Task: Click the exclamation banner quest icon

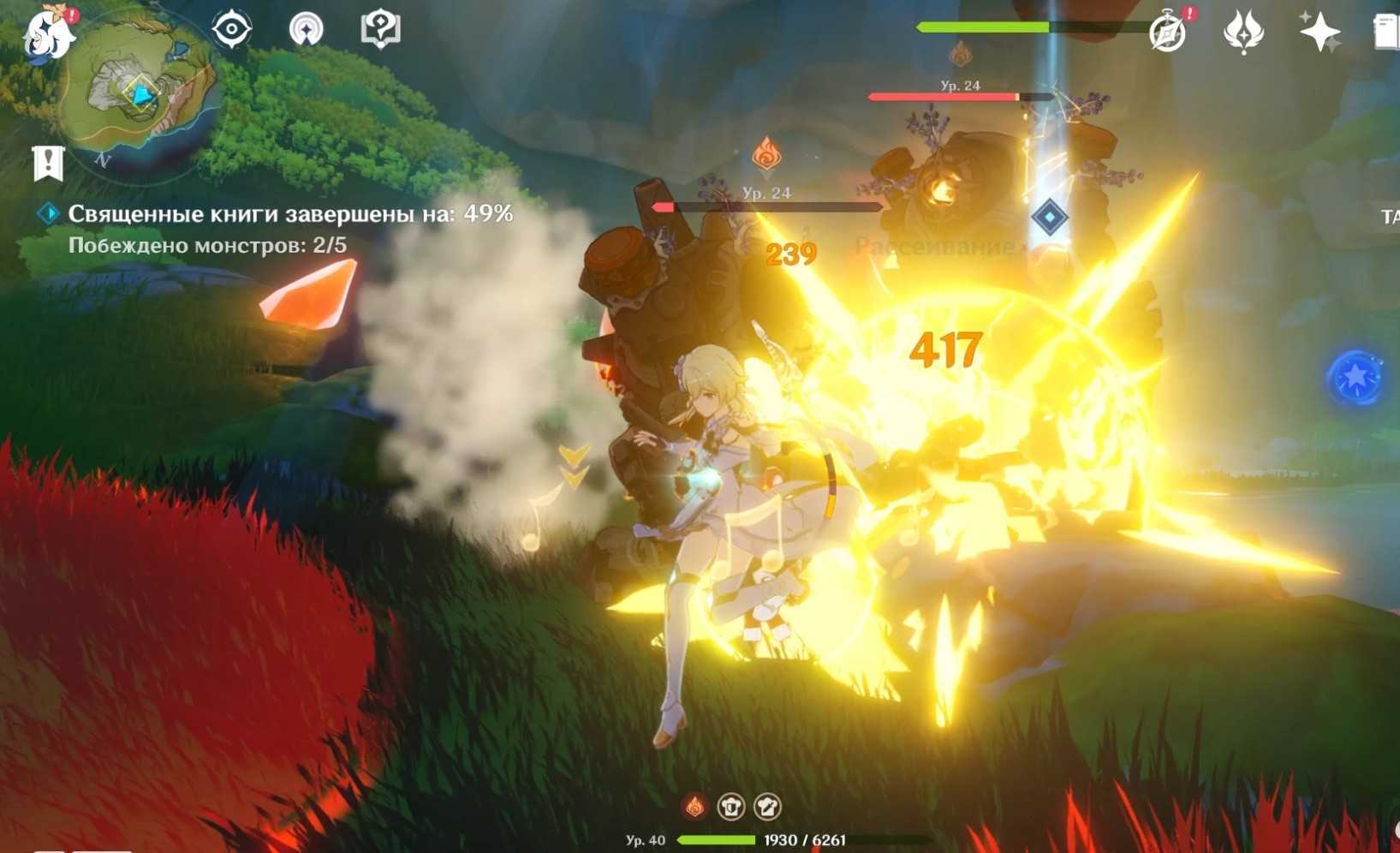Action: (48, 163)
